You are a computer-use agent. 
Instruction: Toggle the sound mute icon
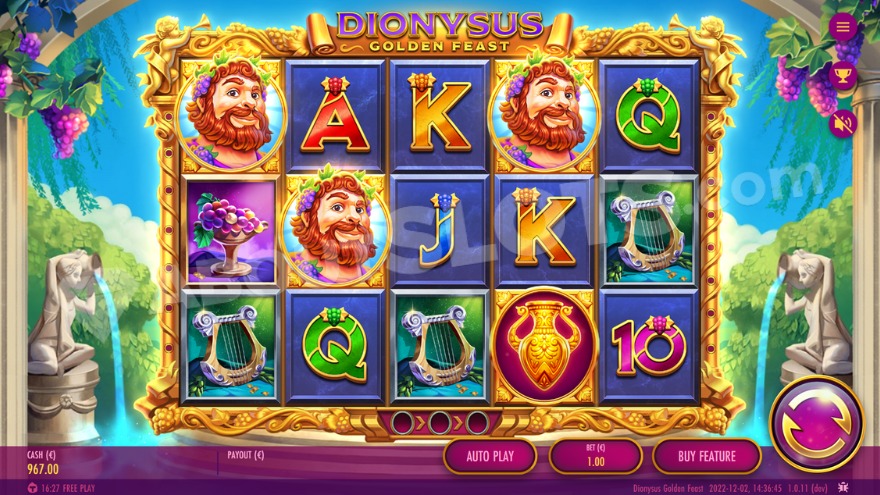(x=843, y=124)
